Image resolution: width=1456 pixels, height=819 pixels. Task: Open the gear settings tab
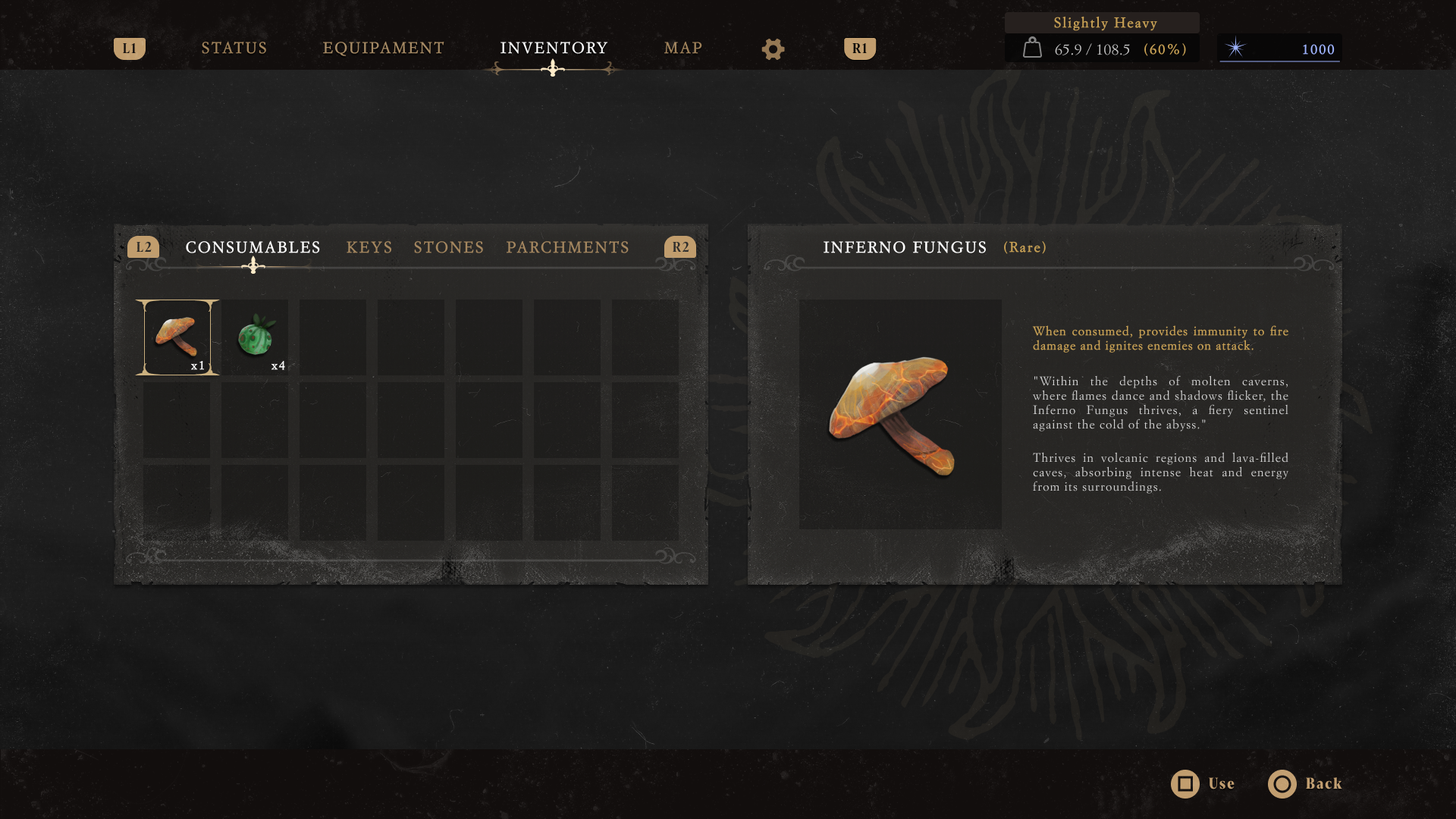tap(773, 49)
